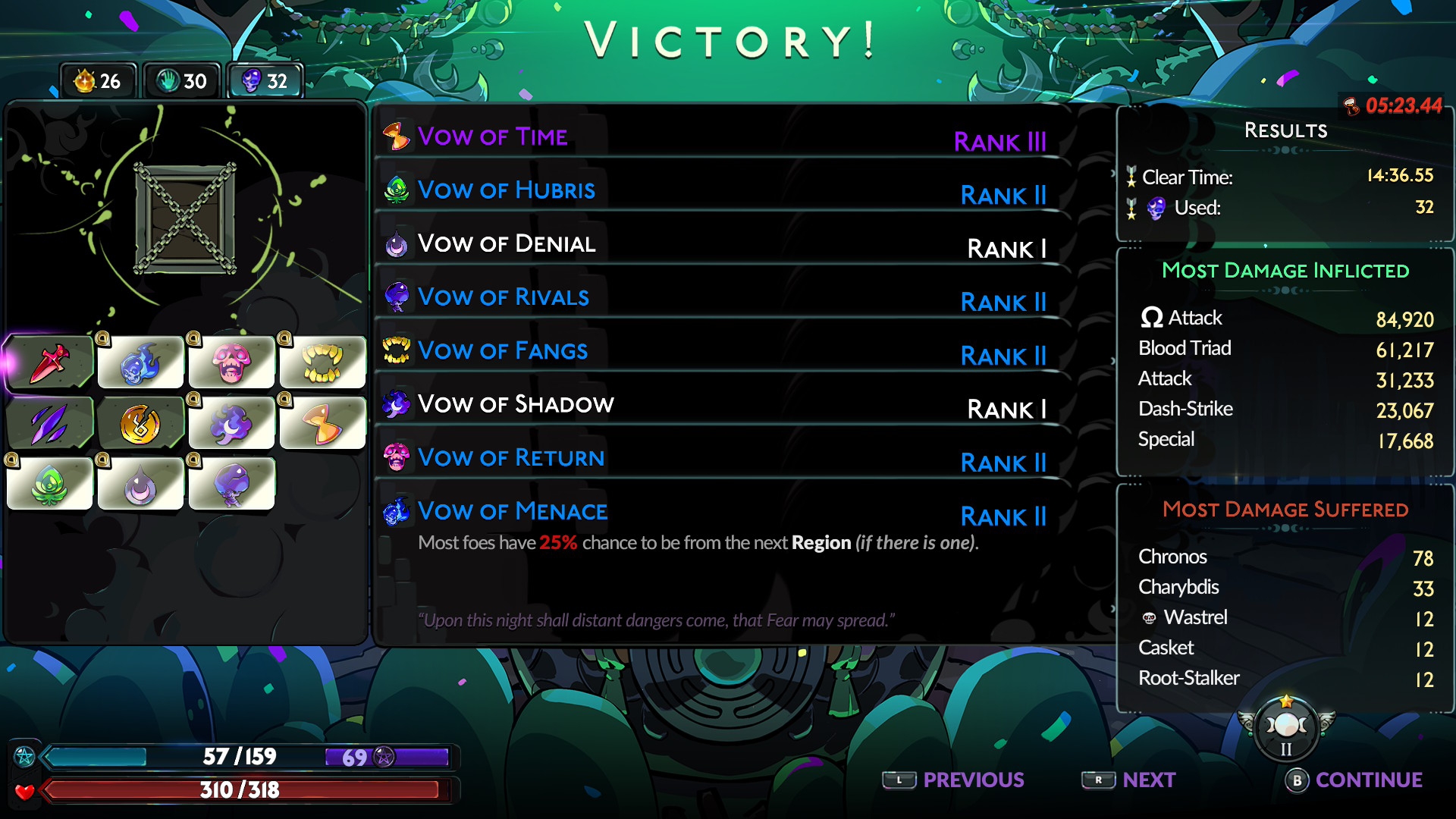Continue past the victory screen
1456x819 pixels.
[1354, 780]
